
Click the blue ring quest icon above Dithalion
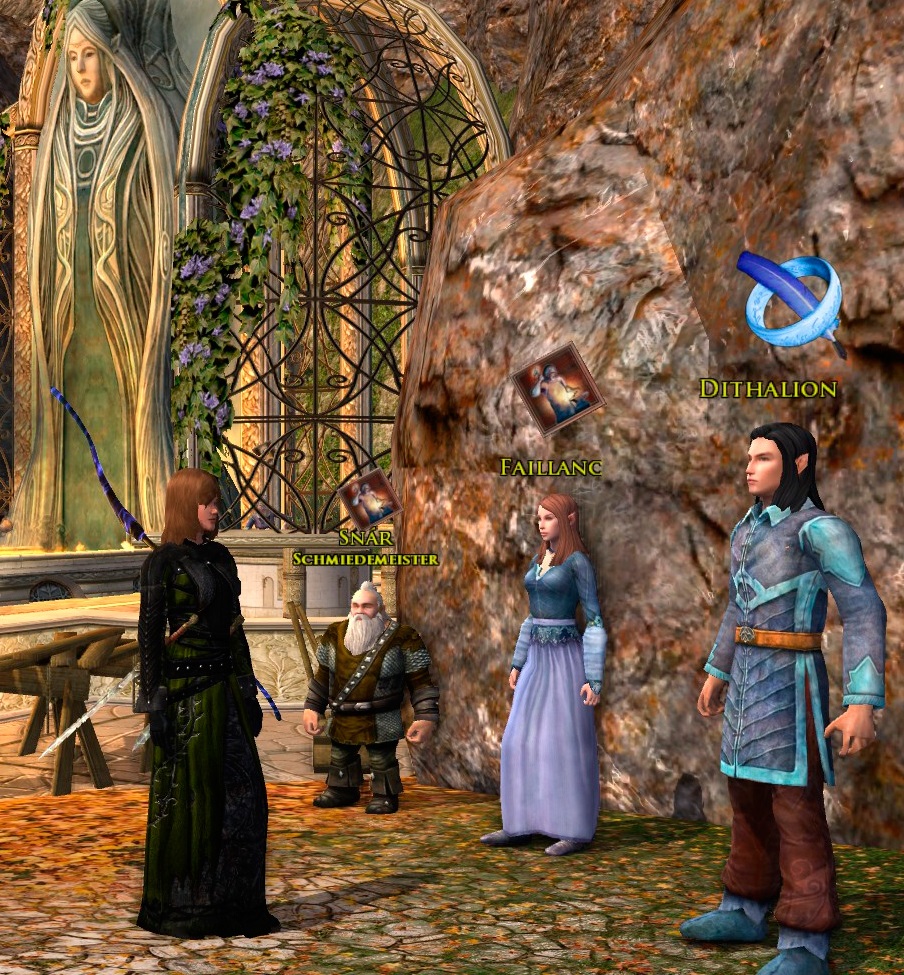click(x=791, y=300)
